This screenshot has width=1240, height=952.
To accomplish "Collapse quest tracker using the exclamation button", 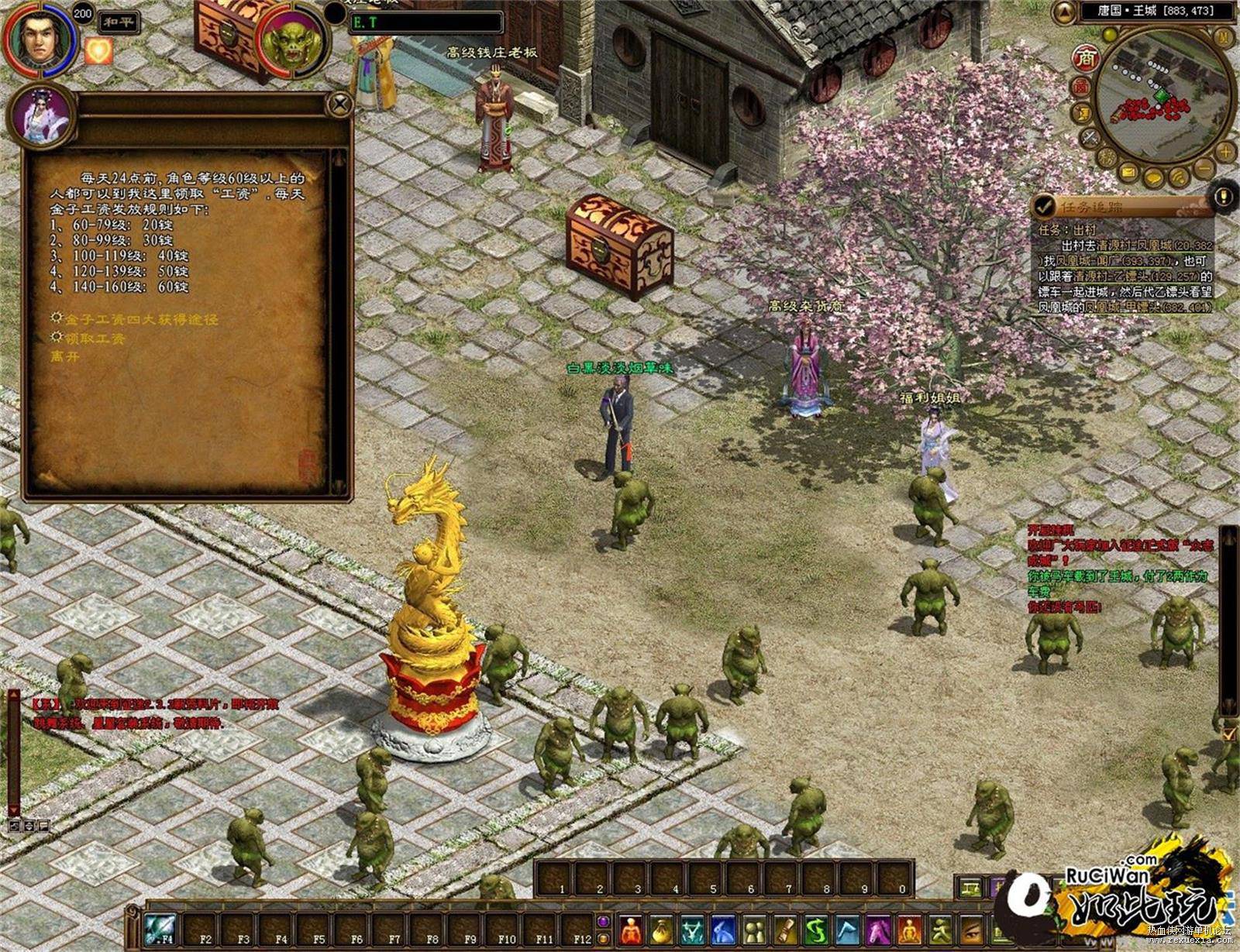I will click(x=1222, y=195).
